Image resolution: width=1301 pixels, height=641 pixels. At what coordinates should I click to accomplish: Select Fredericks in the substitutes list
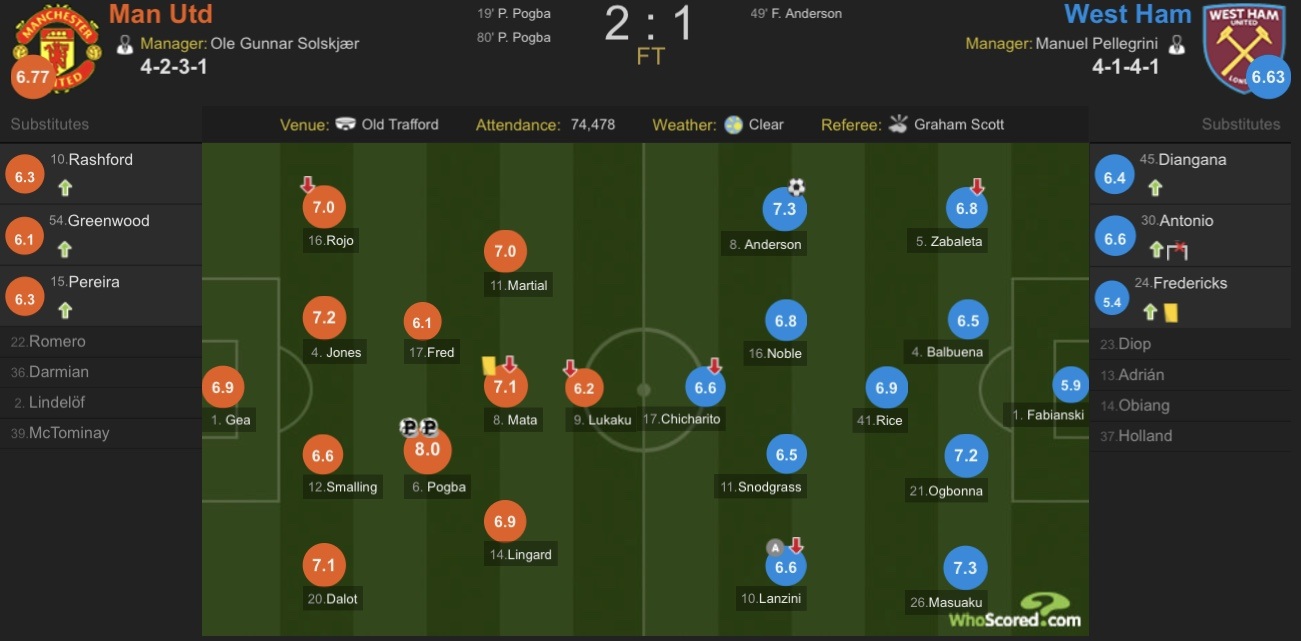(x=1193, y=283)
